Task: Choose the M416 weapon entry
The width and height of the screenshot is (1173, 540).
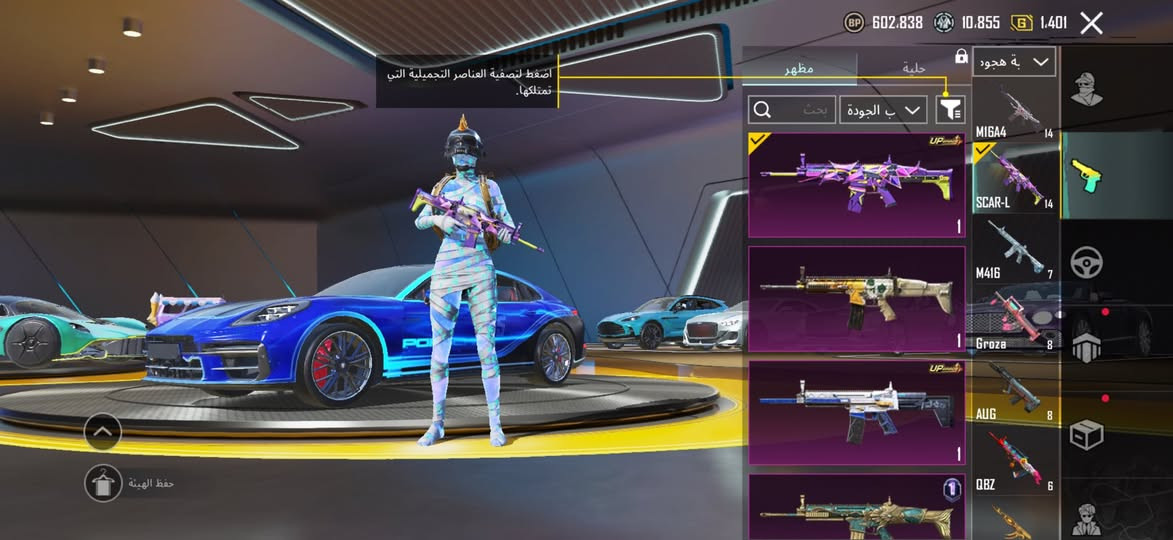Action: [x=1014, y=250]
